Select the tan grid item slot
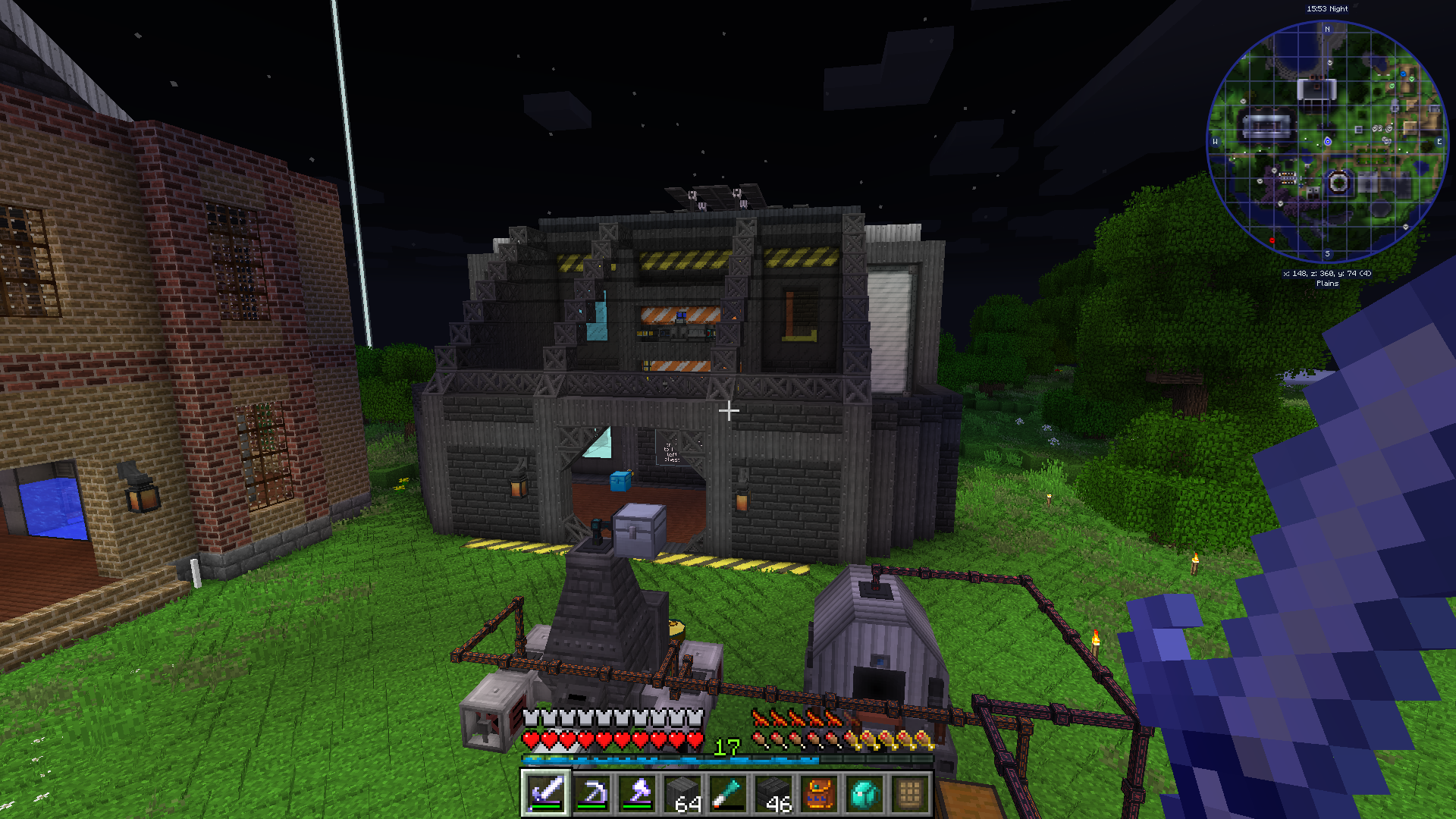Screen dimensions: 1456x819 coord(909,793)
